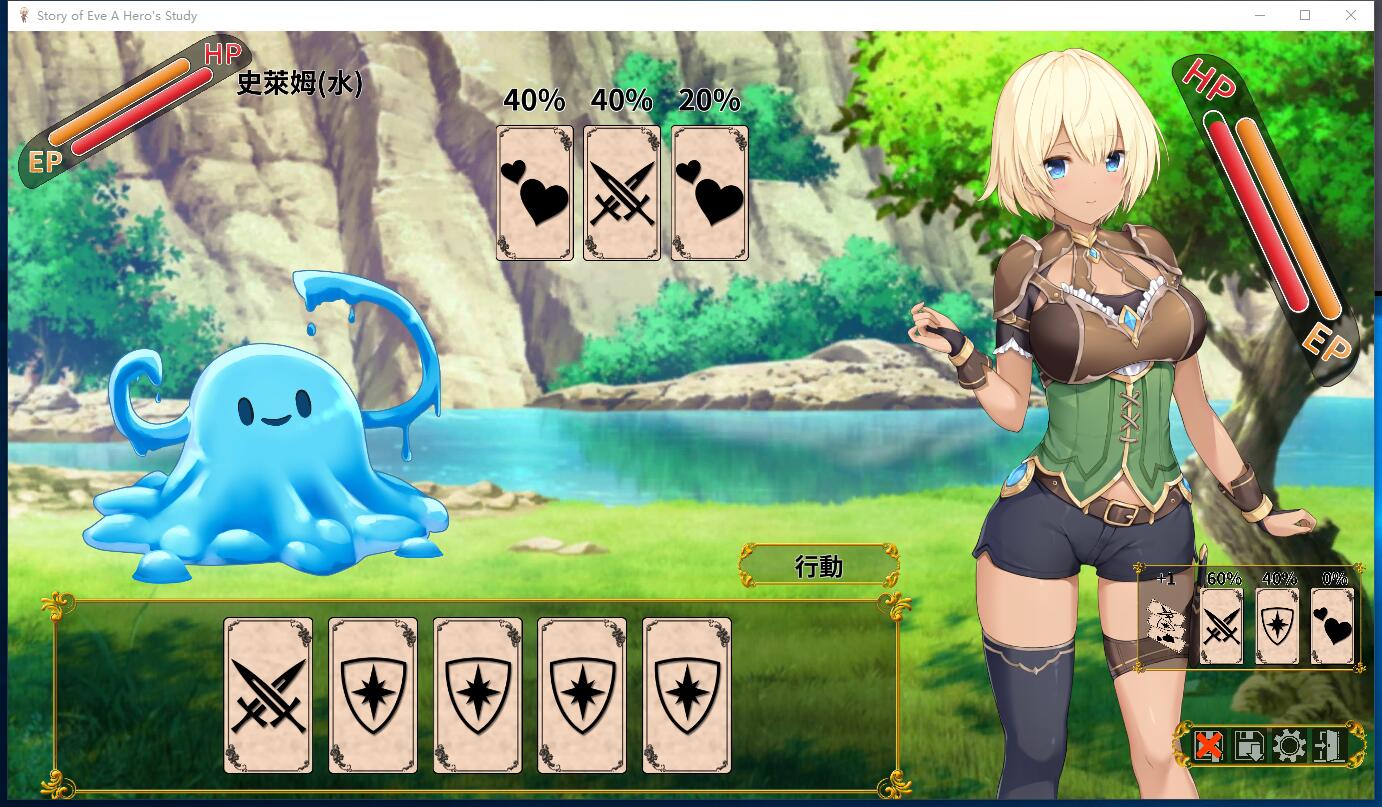Select the enemy's 40% crossed swords card
Viewport: 1382px width, 807px height.
[x=622, y=193]
